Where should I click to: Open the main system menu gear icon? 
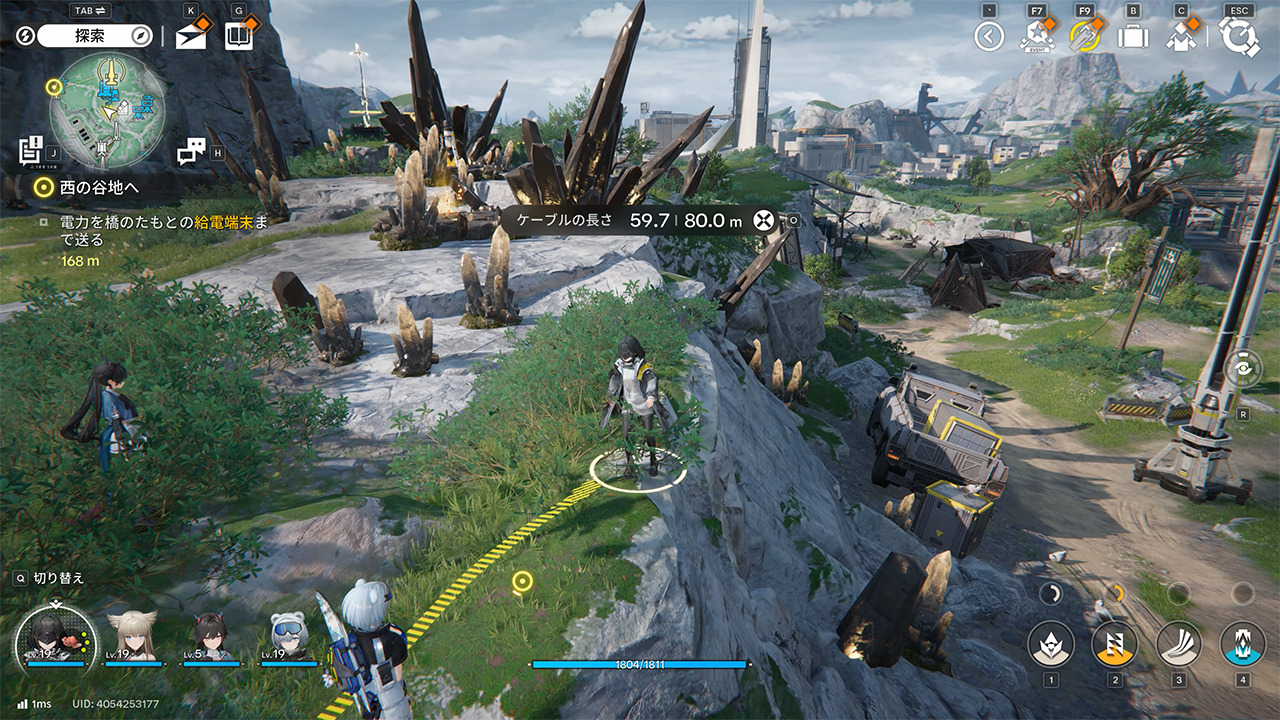(x=1239, y=37)
